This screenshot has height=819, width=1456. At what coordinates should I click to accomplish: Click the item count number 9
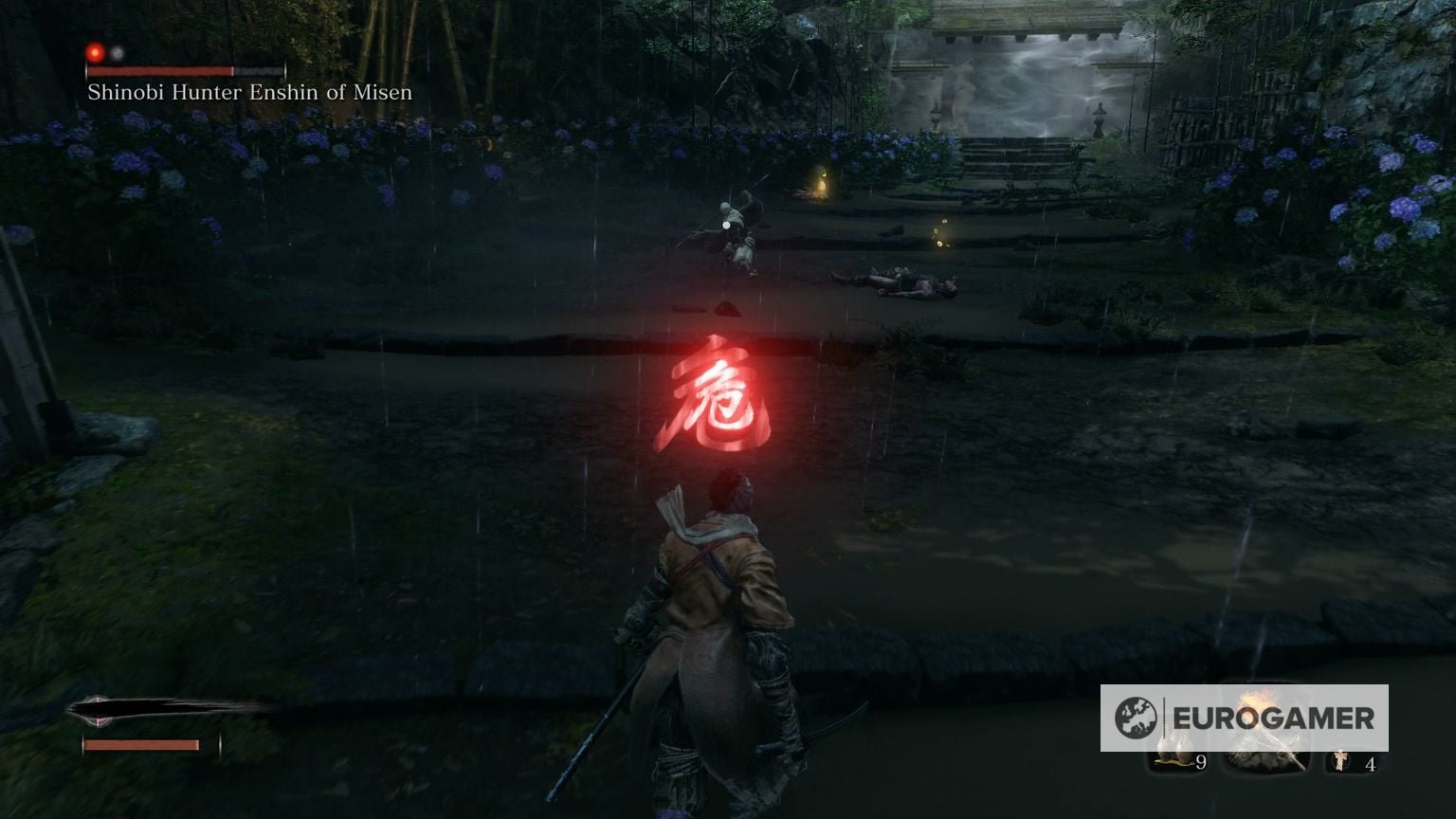[1201, 762]
